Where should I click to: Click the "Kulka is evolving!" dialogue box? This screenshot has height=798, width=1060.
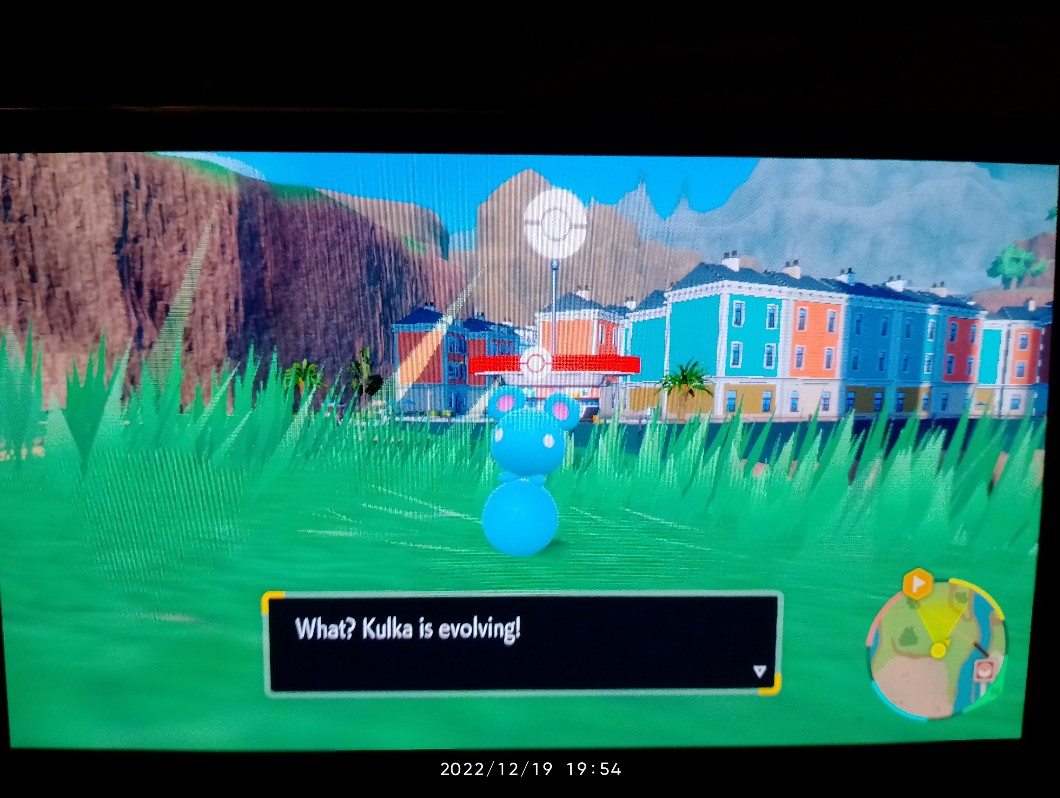coord(521,643)
